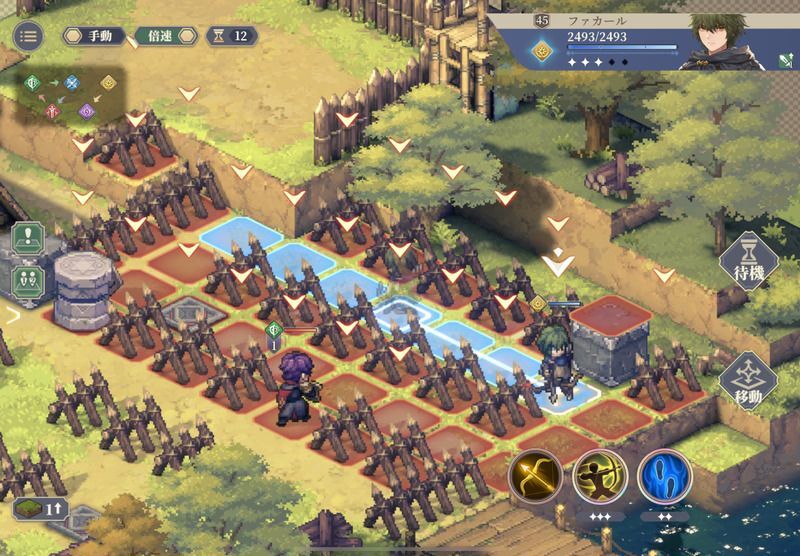Use the blue aura skill

pyautogui.click(x=665, y=476)
